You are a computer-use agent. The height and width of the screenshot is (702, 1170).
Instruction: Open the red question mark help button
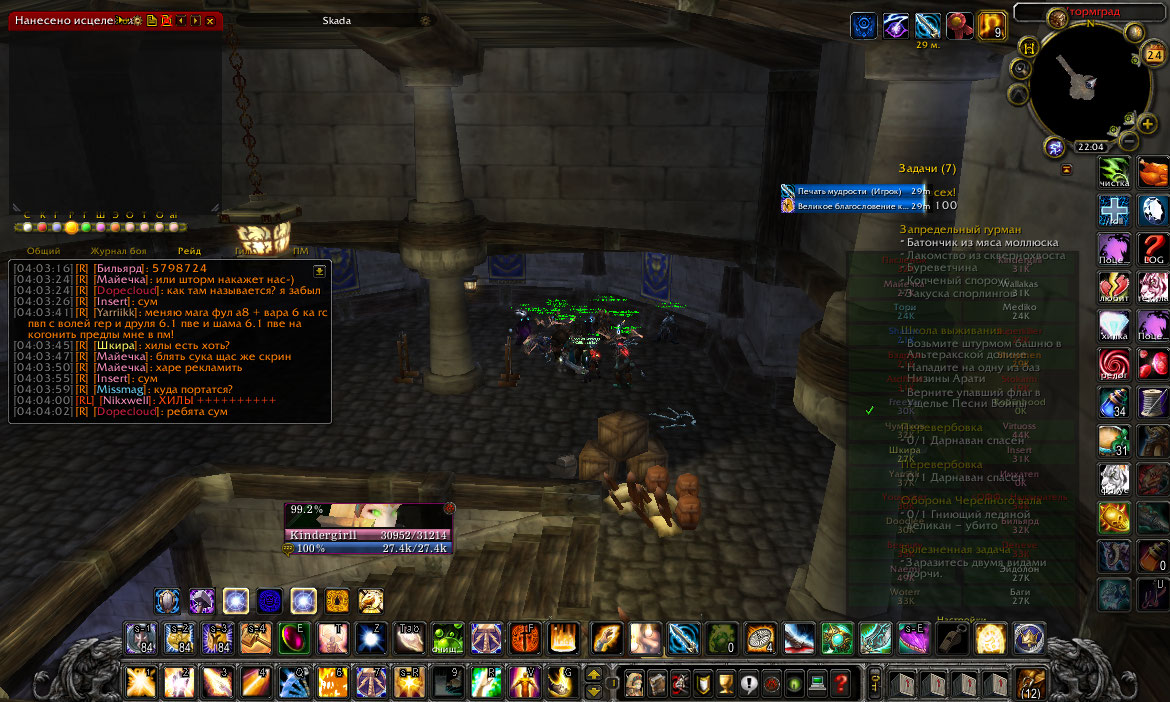[841, 683]
